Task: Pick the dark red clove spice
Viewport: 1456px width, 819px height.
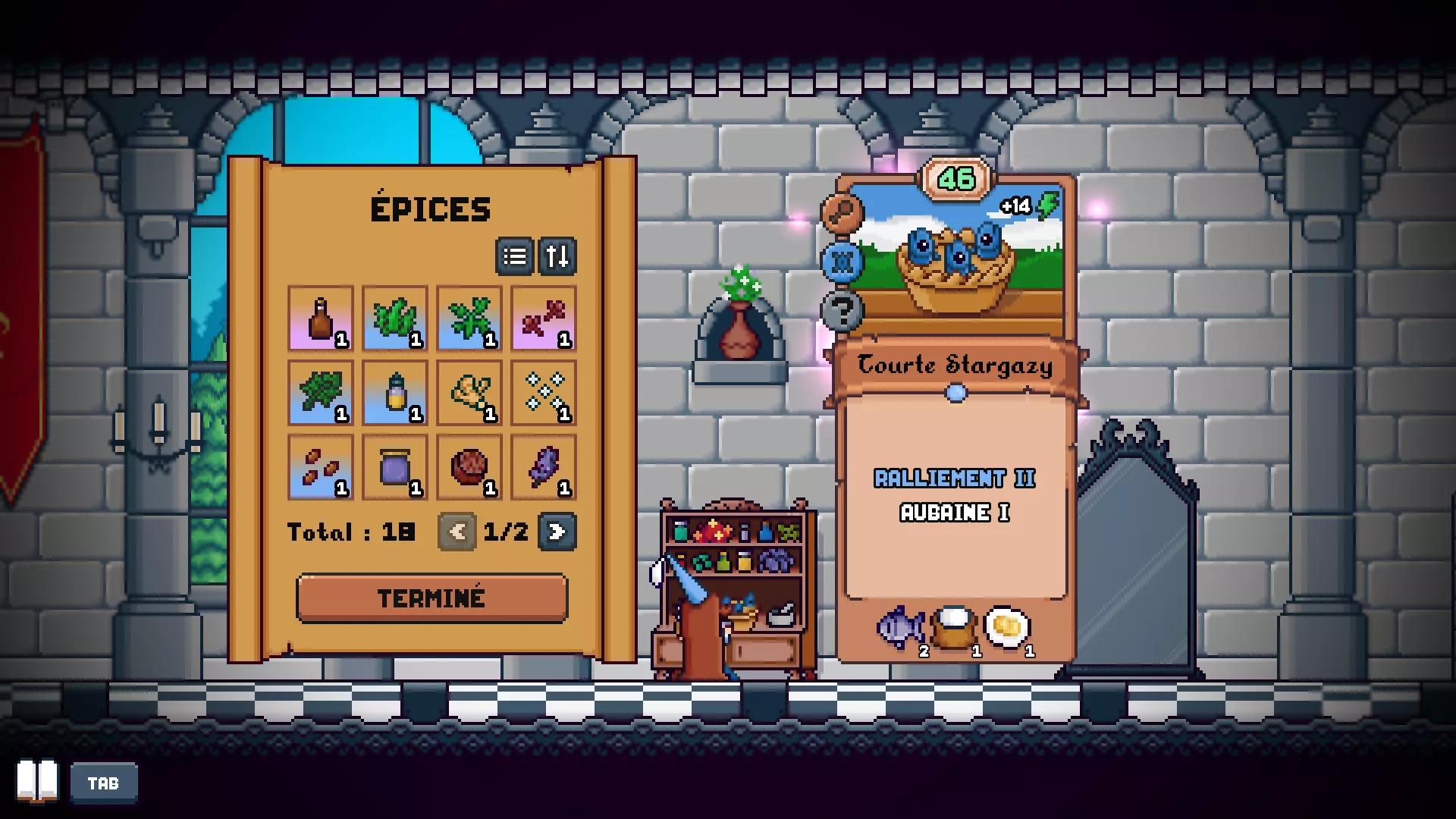Action: click(x=544, y=318)
